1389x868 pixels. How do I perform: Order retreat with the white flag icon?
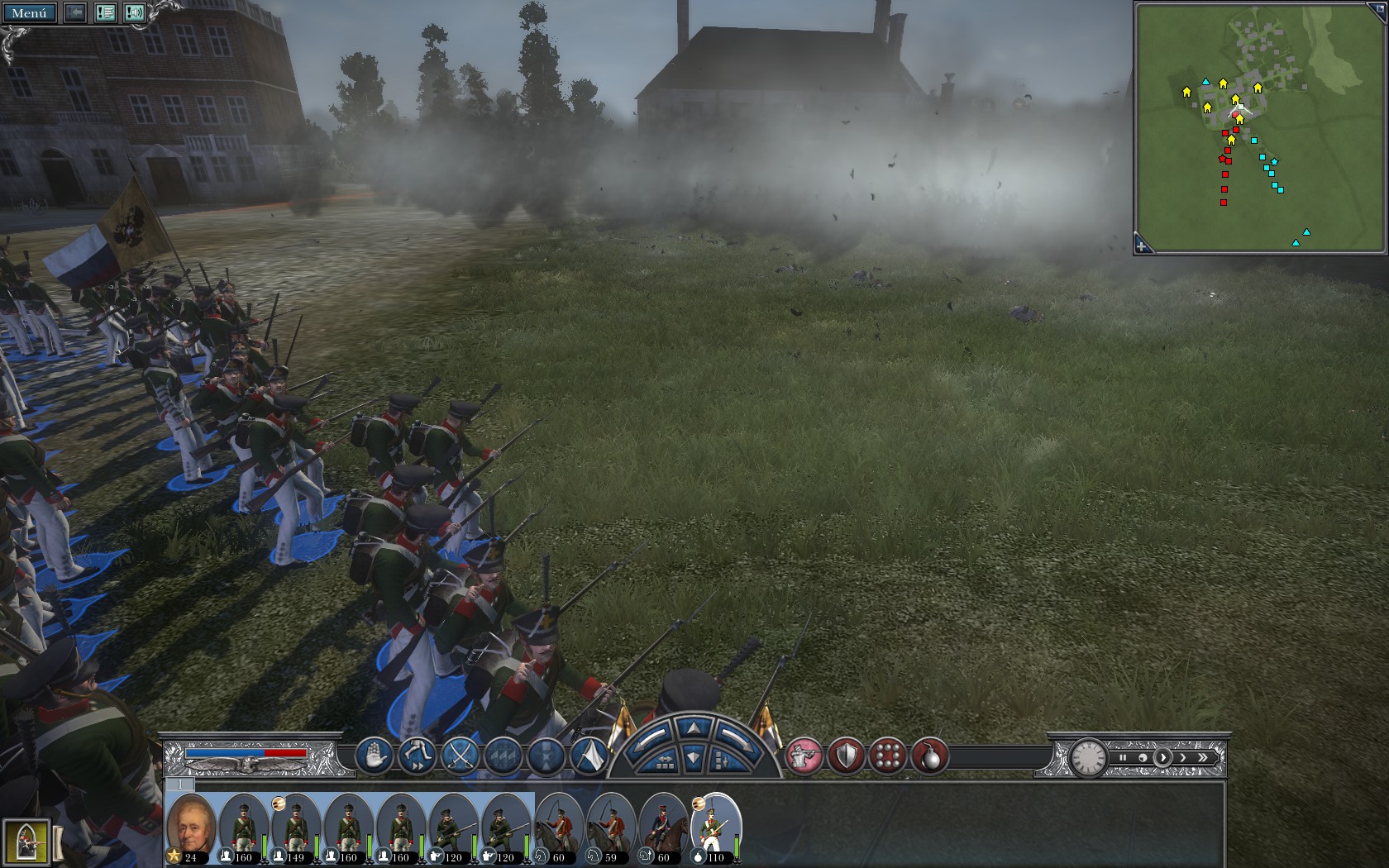click(x=588, y=756)
